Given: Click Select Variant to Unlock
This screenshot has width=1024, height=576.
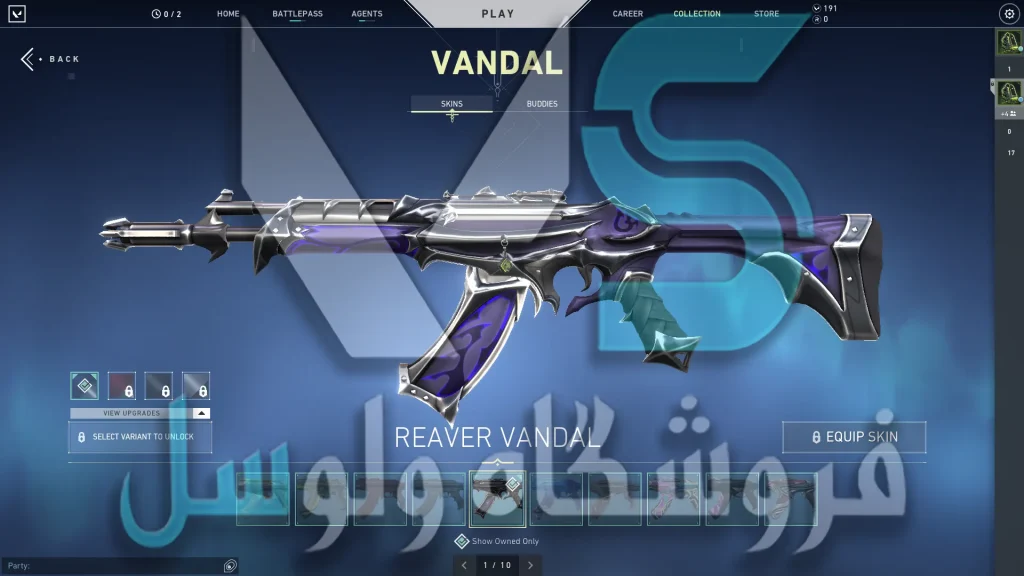Looking at the screenshot, I should pos(140,437).
